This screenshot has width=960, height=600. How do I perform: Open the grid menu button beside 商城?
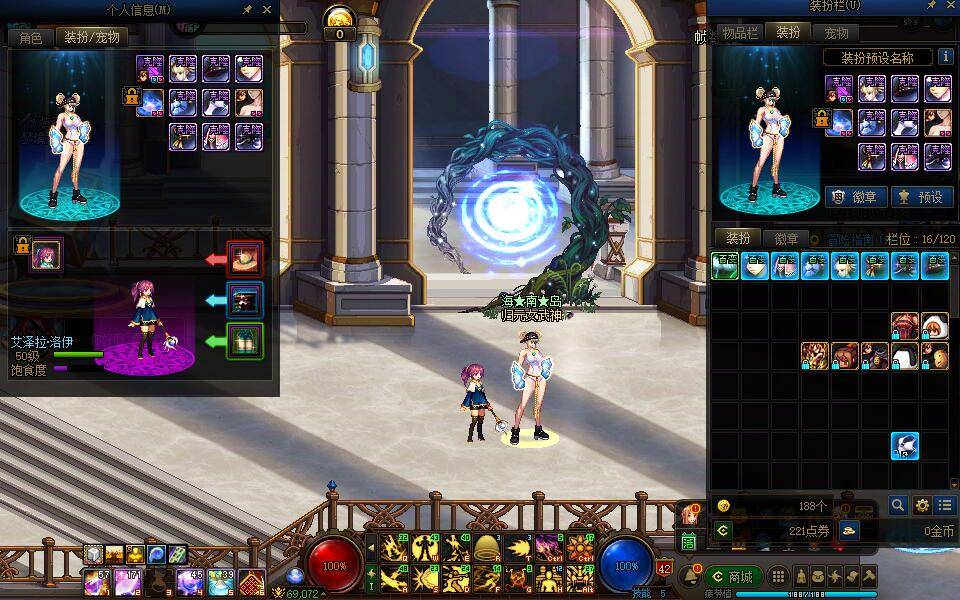(778, 576)
